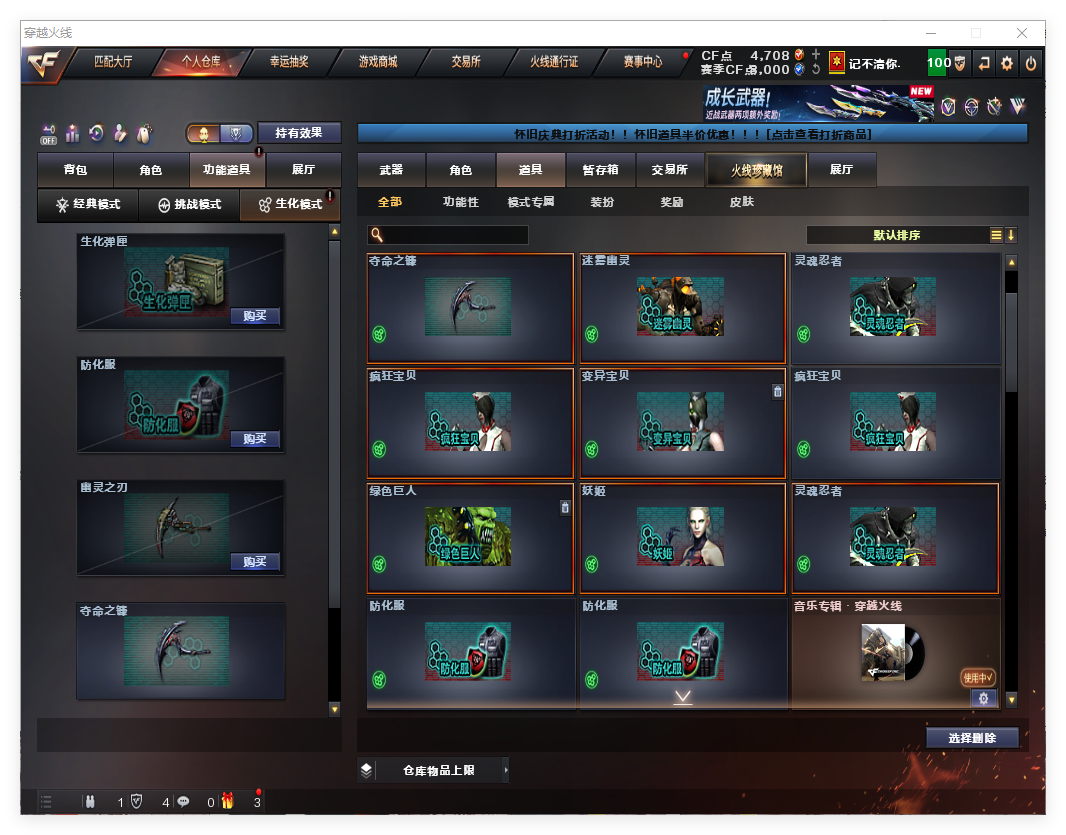Switch to the 武器 warehouse tab
Image resolution: width=1066 pixels, height=835 pixels.
click(391, 170)
